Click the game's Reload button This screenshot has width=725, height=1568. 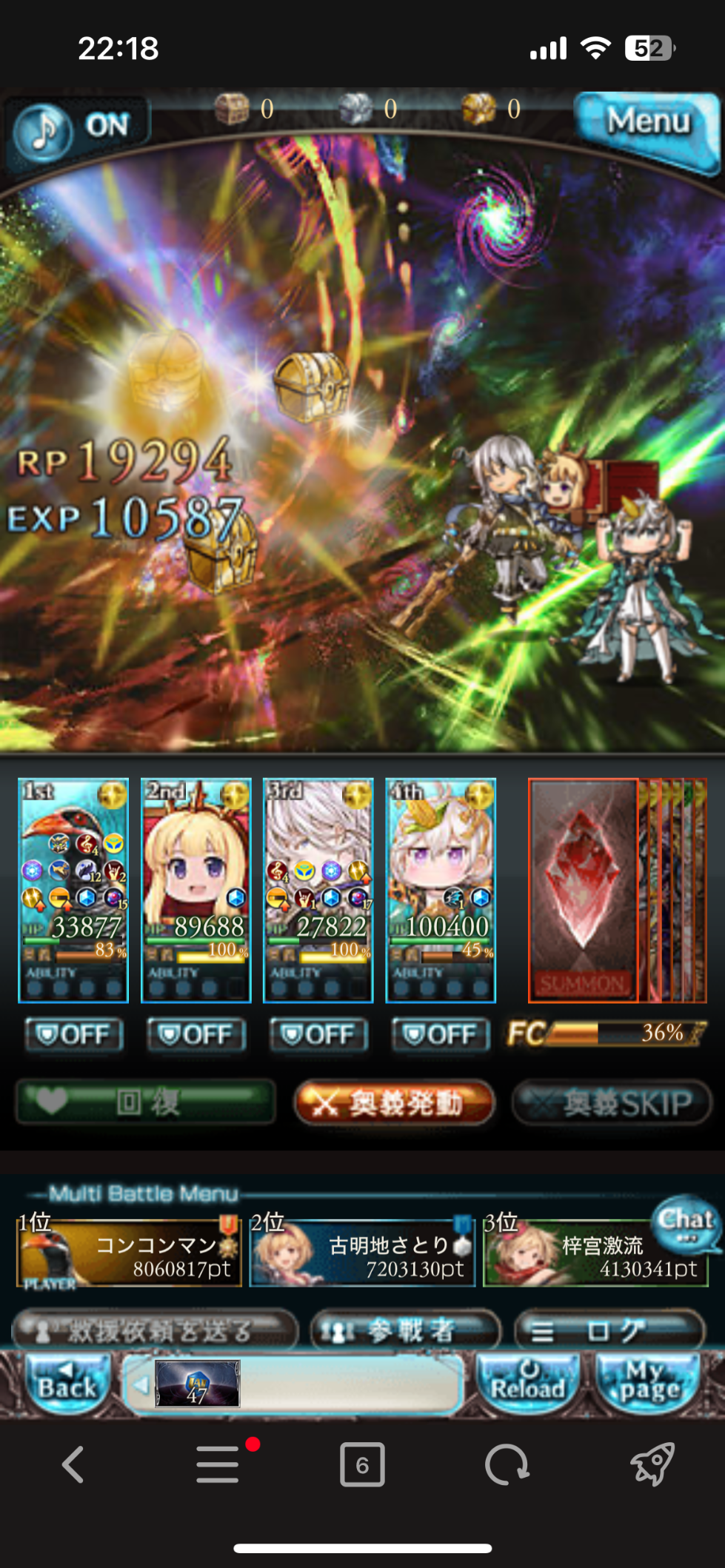[527, 1383]
